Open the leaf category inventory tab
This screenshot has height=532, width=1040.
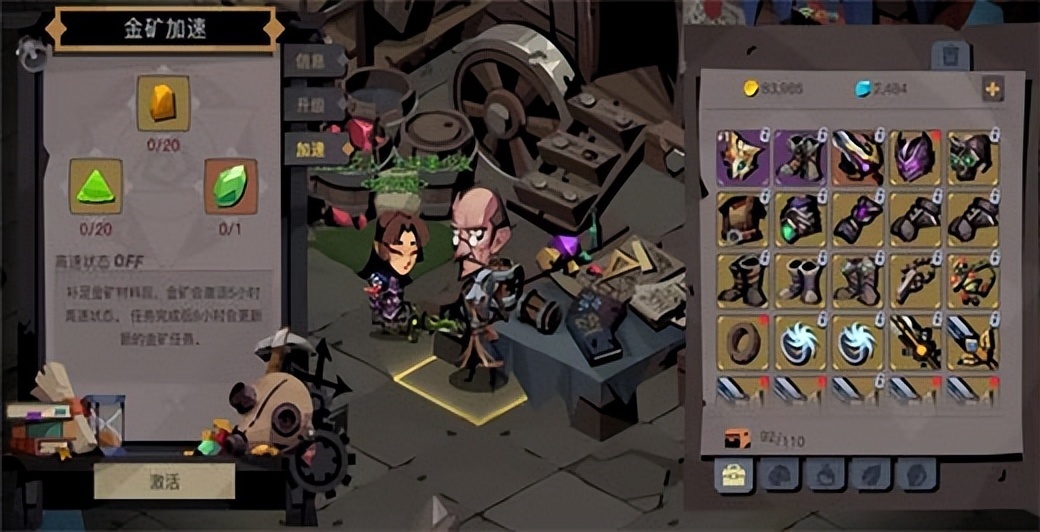click(870, 475)
